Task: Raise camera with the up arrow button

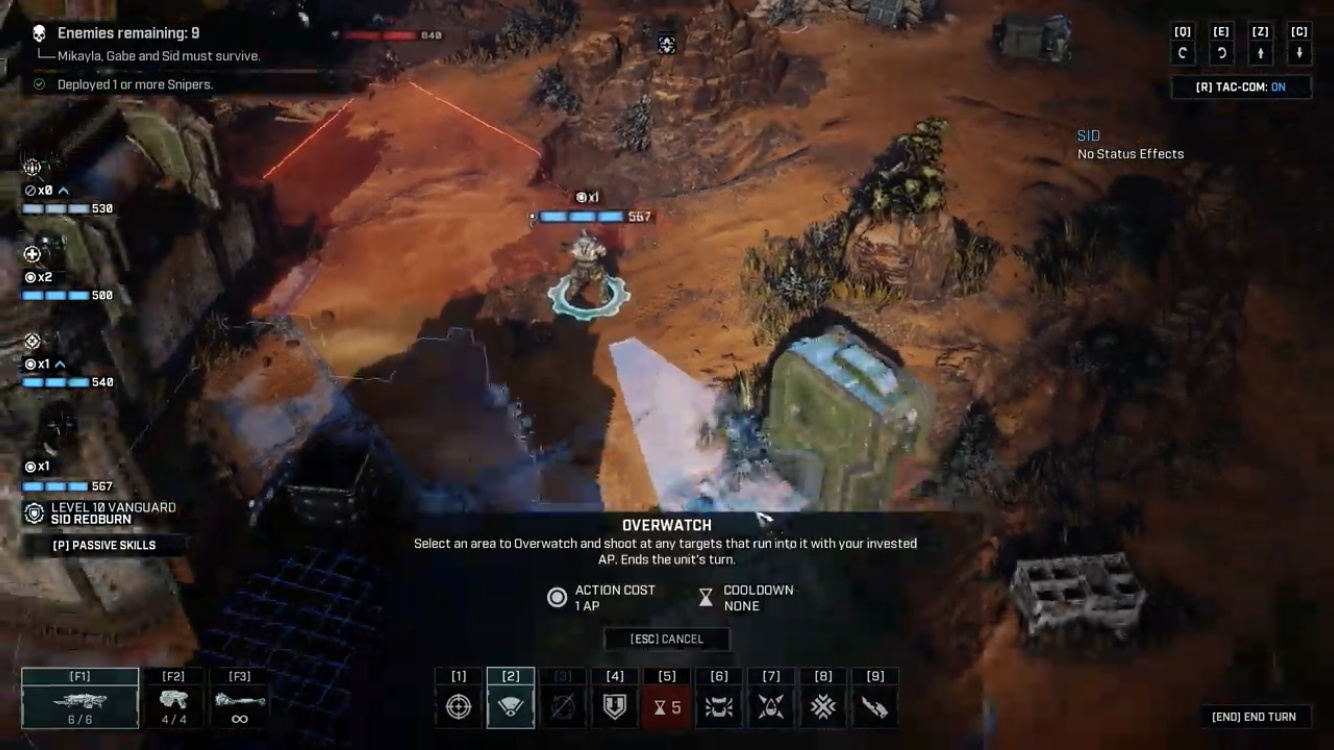Action: [1260, 54]
